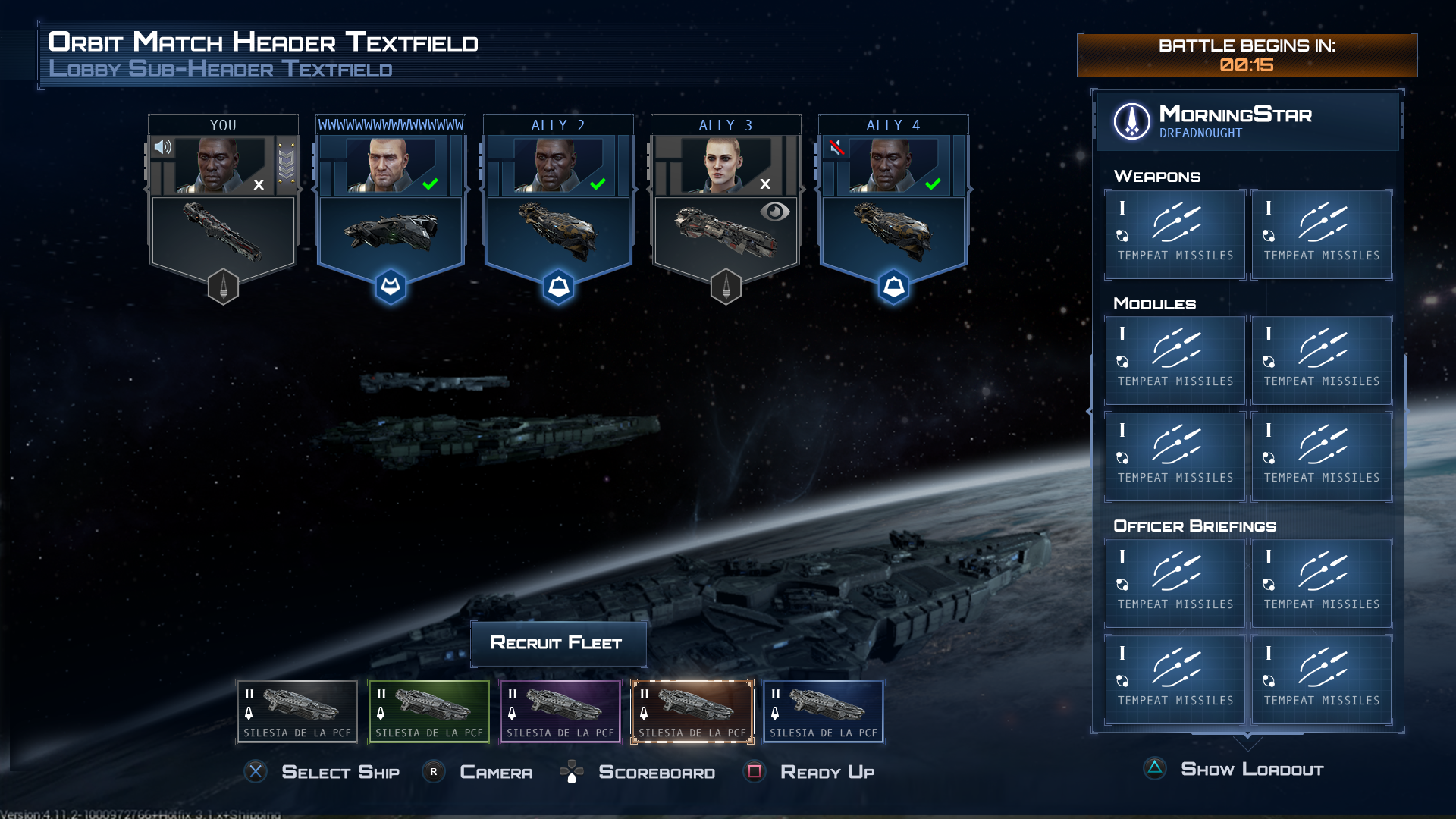The height and width of the screenshot is (819, 1456).
Task: Click the Ready Up option
Action: pos(827,772)
